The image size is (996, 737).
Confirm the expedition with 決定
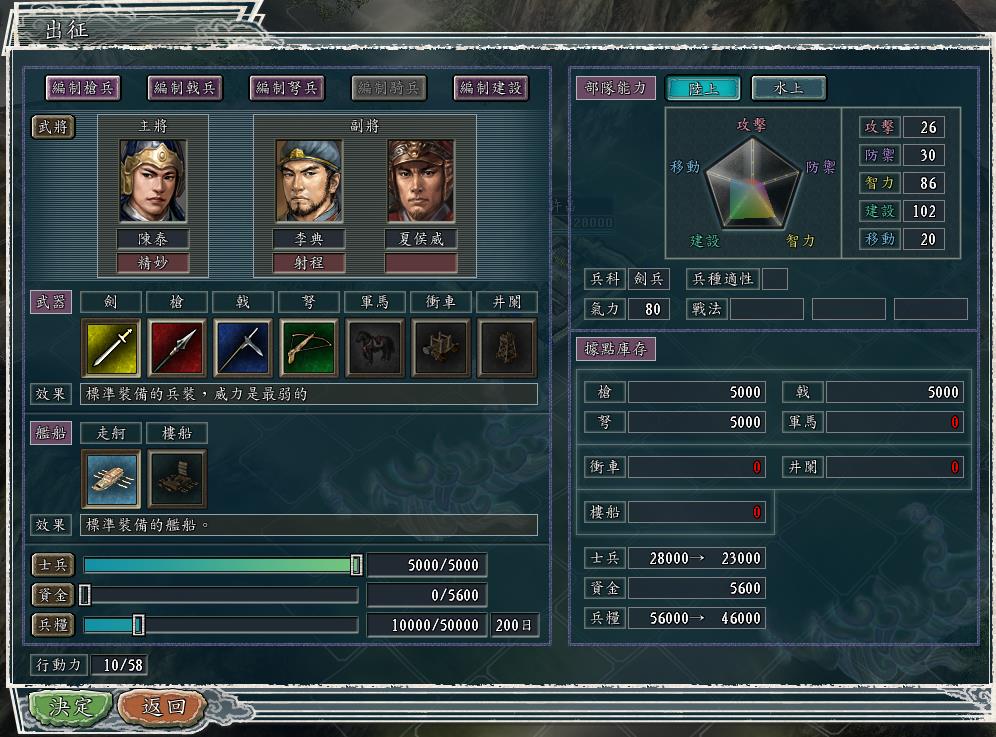coord(70,707)
